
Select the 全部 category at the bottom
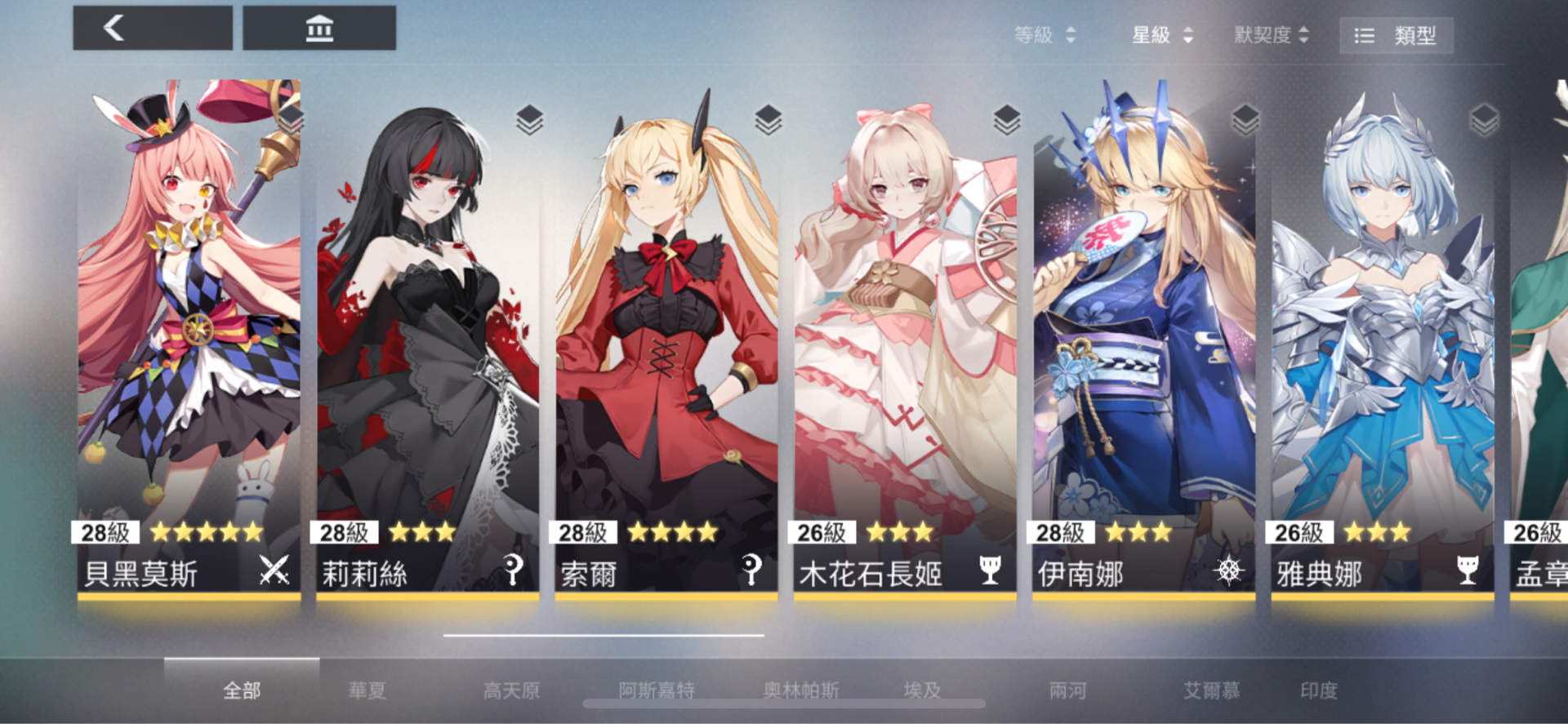click(x=241, y=690)
